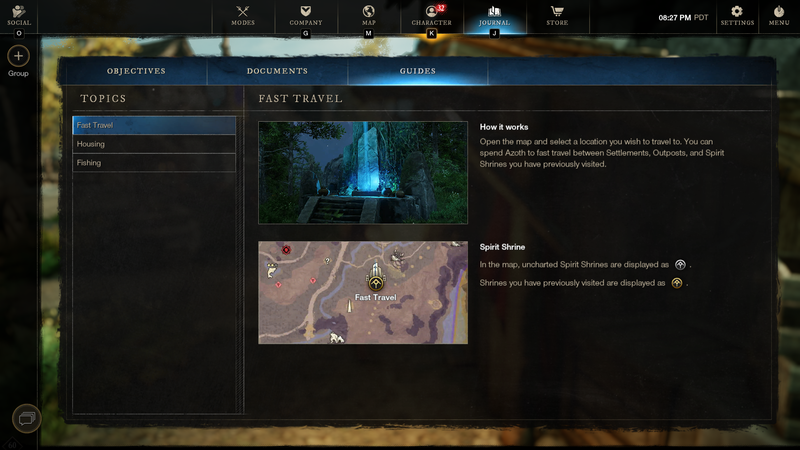Image resolution: width=800 pixels, height=450 pixels.
Task: Open the Settings gear
Action: pos(737,15)
